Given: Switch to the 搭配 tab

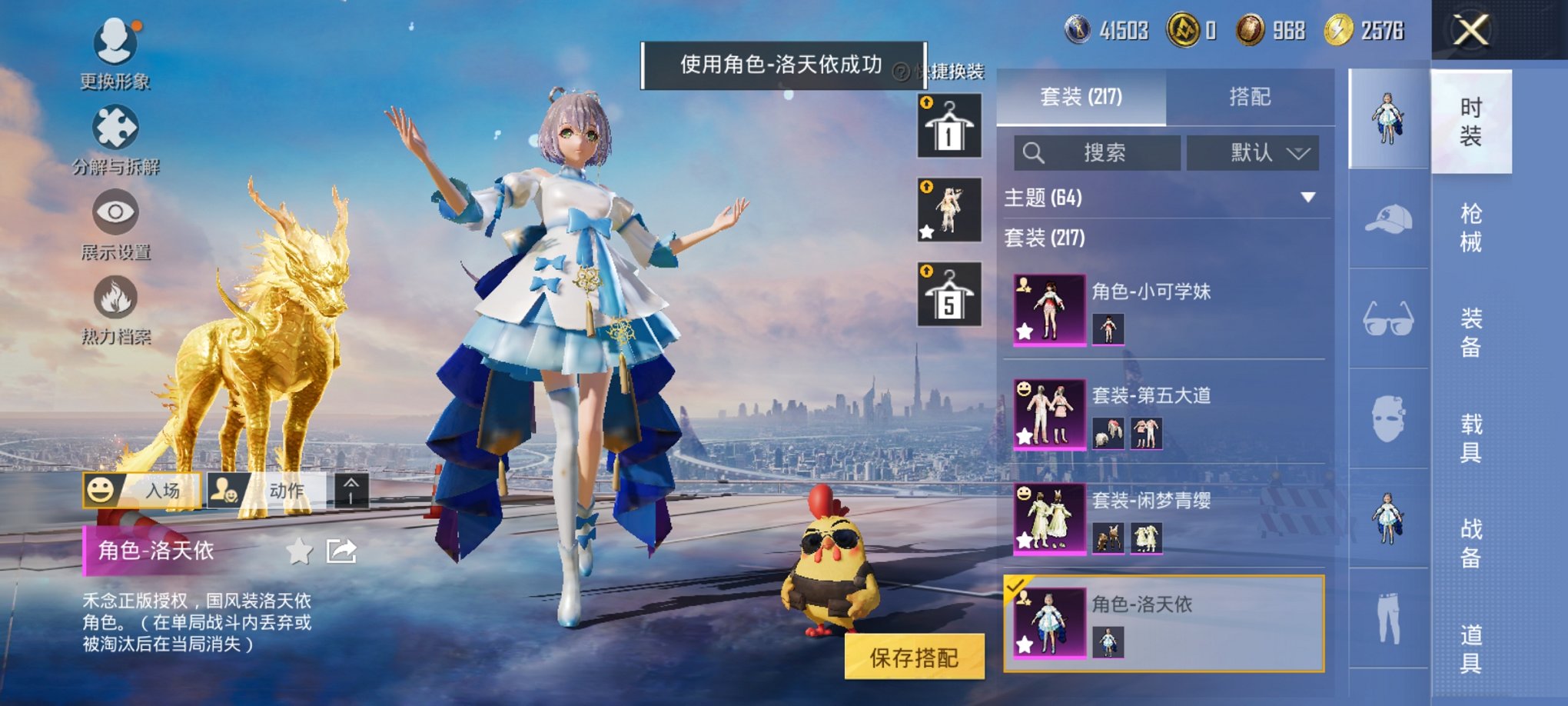Looking at the screenshot, I should point(1249,96).
